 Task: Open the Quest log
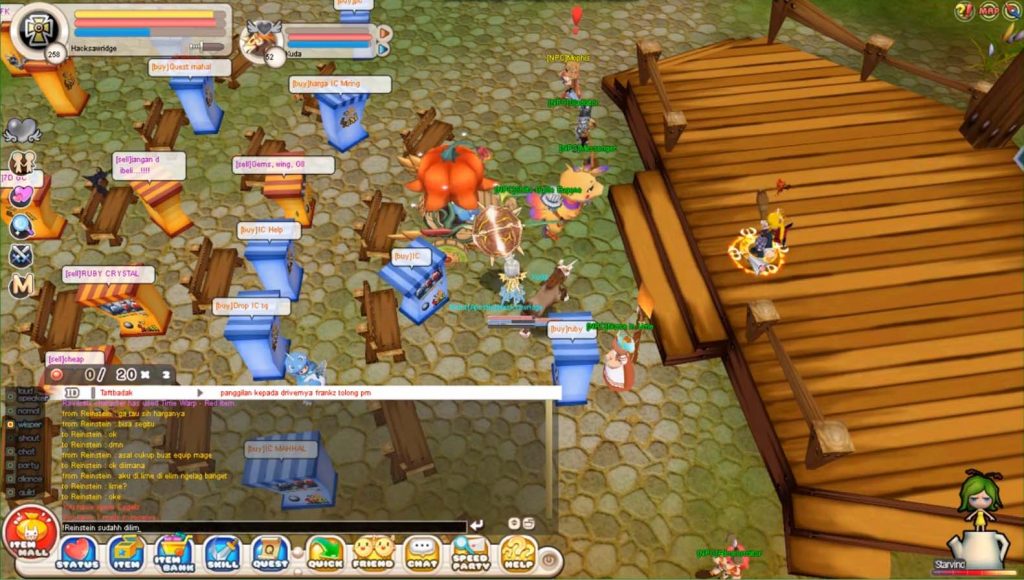tap(270, 554)
